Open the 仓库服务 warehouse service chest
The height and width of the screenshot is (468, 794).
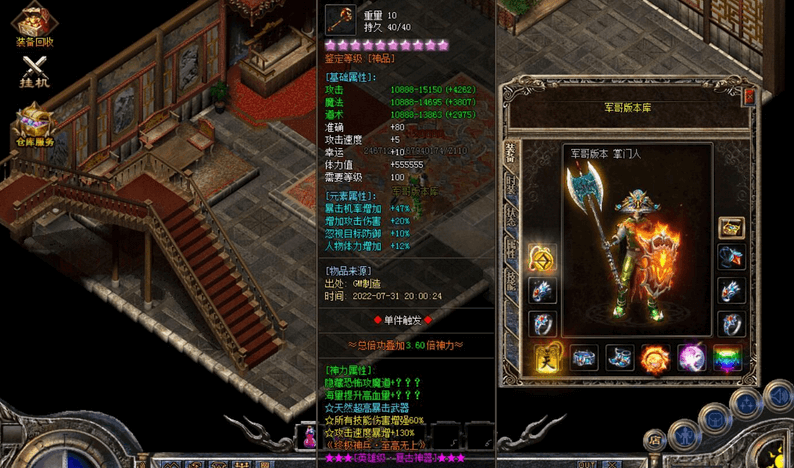[34, 129]
